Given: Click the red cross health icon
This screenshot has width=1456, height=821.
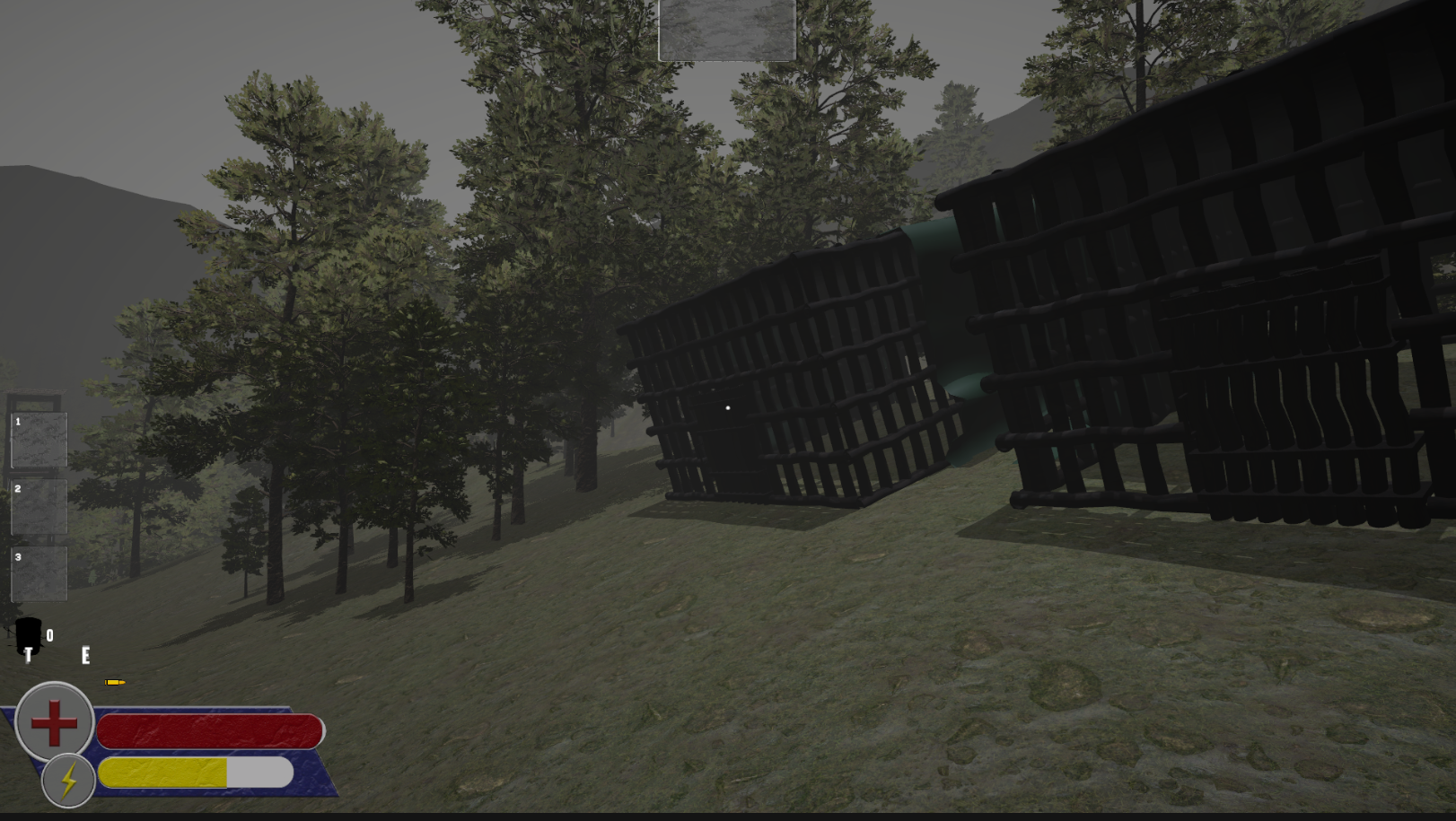Looking at the screenshot, I should [x=55, y=722].
